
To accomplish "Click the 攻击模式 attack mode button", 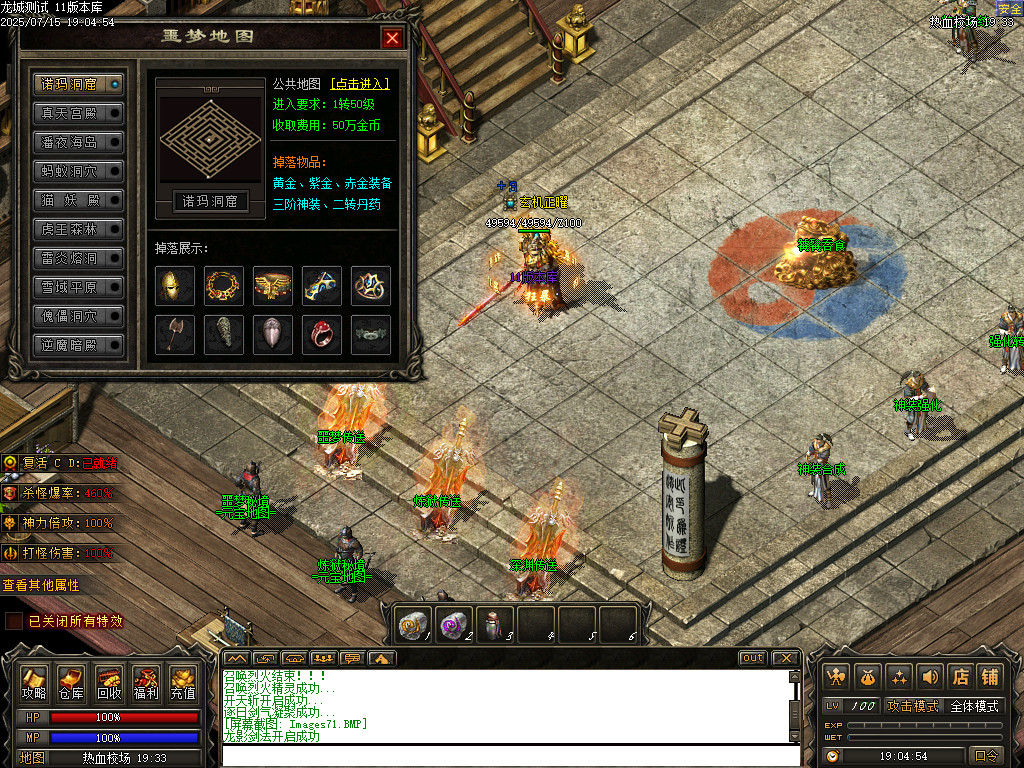I will tap(913, 706).
